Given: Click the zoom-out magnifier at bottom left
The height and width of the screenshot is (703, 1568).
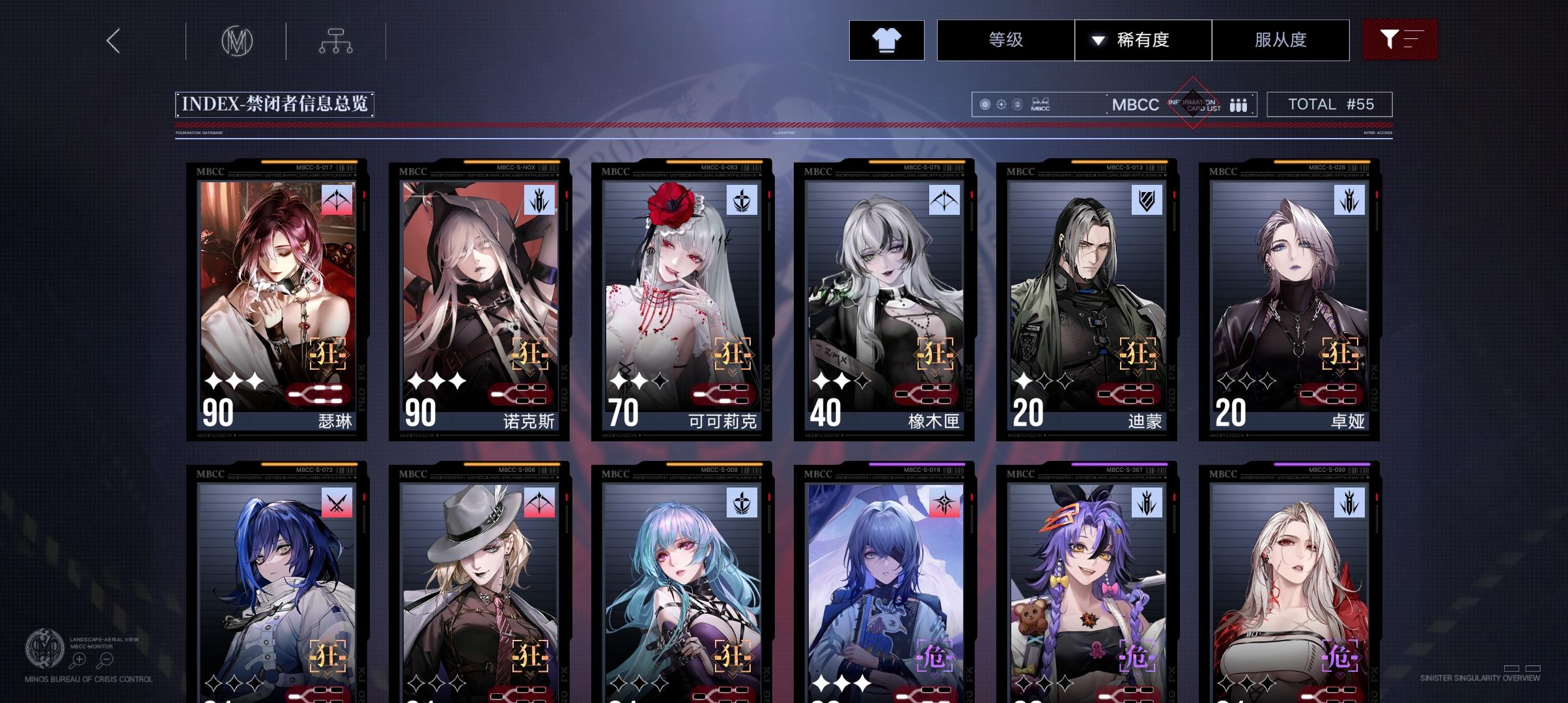Looking at the screenshot, I should click(106, 659).
